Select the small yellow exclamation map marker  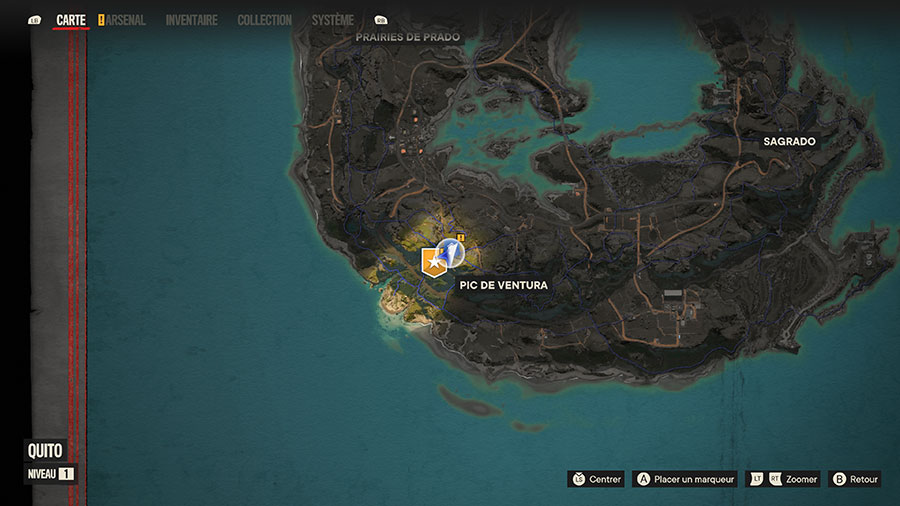(459, 237)
